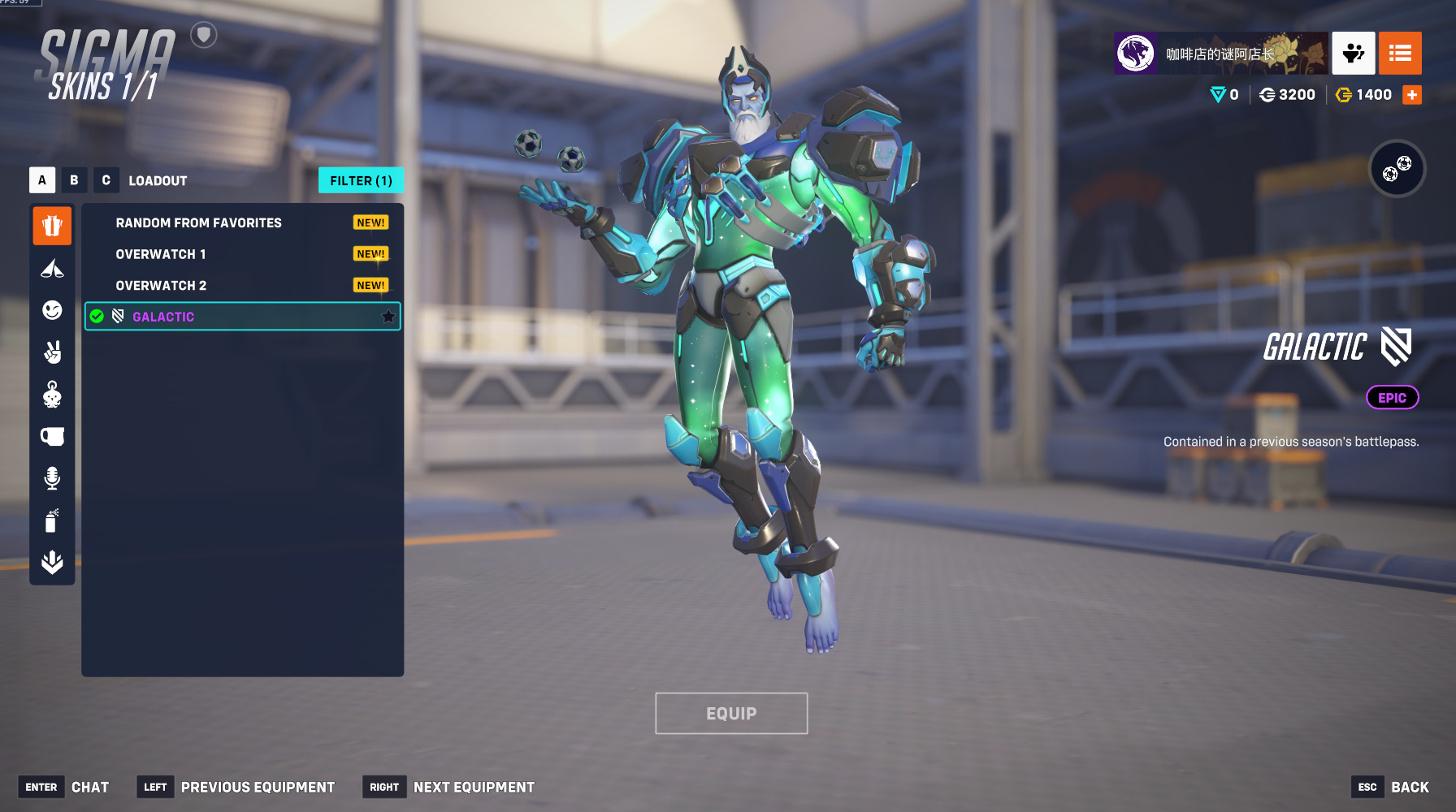This screenshot has height=812, width=1456.
Task: Click the Back button
Action: (1409, 787)
